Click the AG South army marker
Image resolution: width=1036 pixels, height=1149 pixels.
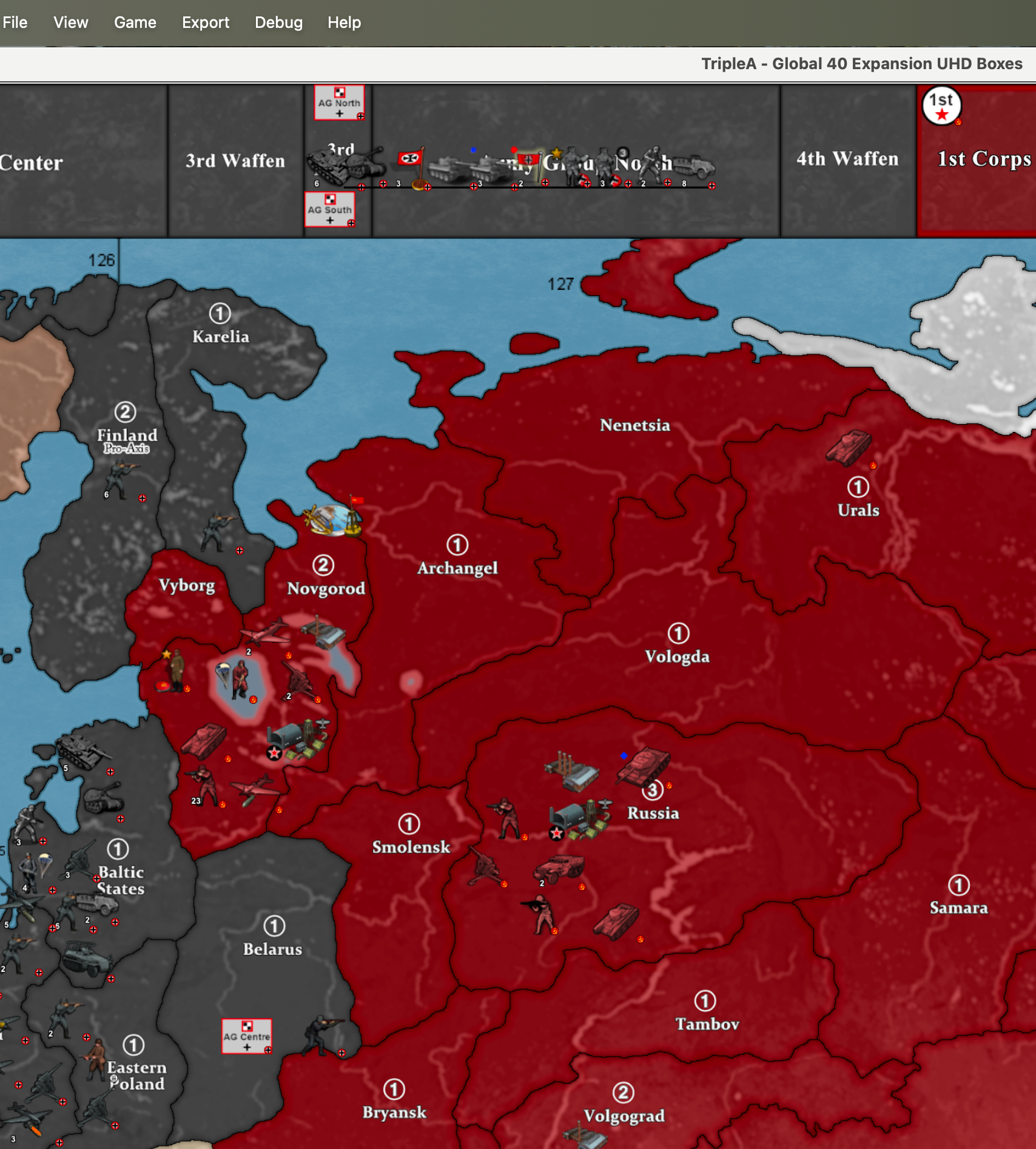coord(329,209)
